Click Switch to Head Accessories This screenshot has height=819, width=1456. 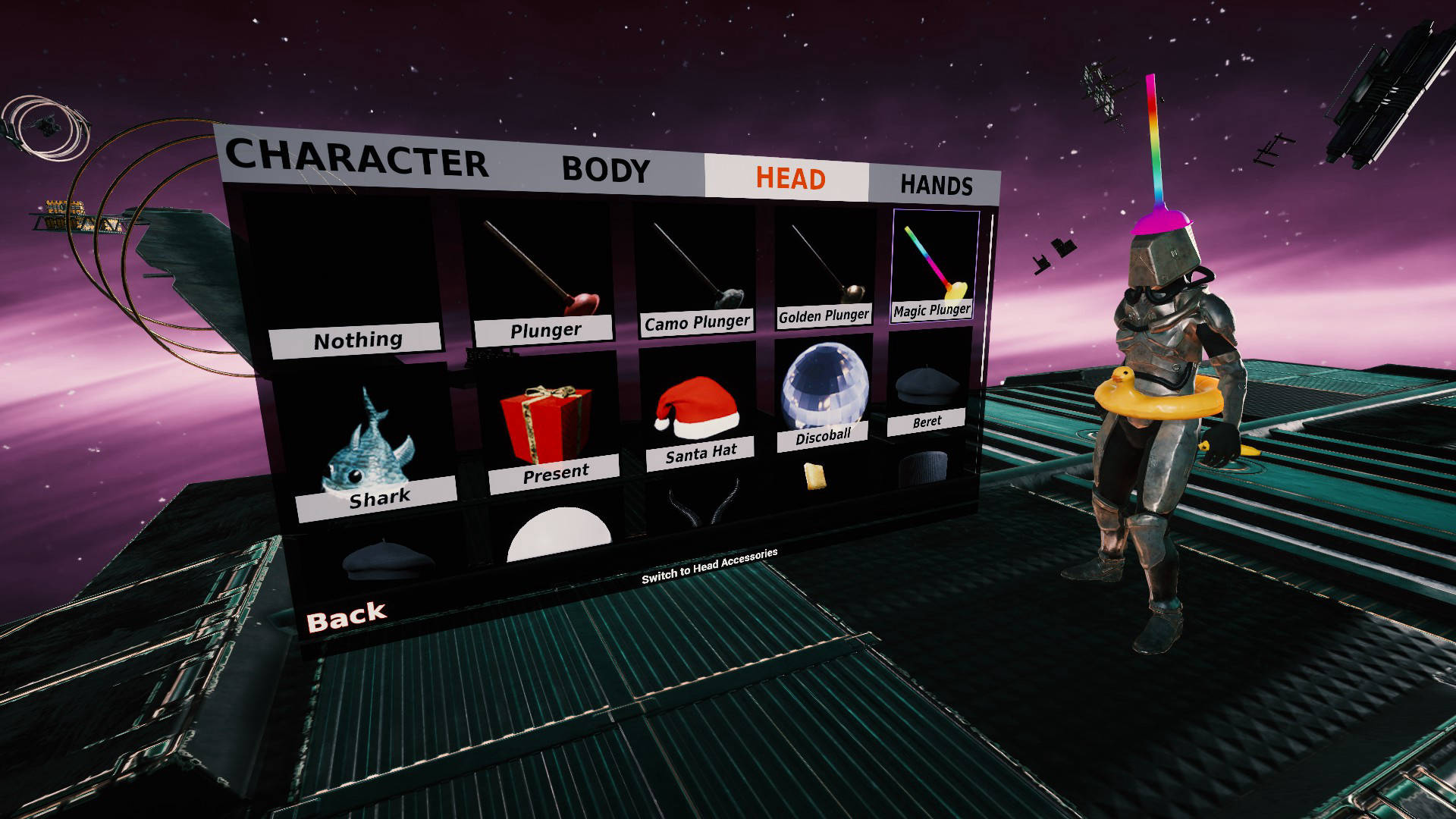pos(709,566)
